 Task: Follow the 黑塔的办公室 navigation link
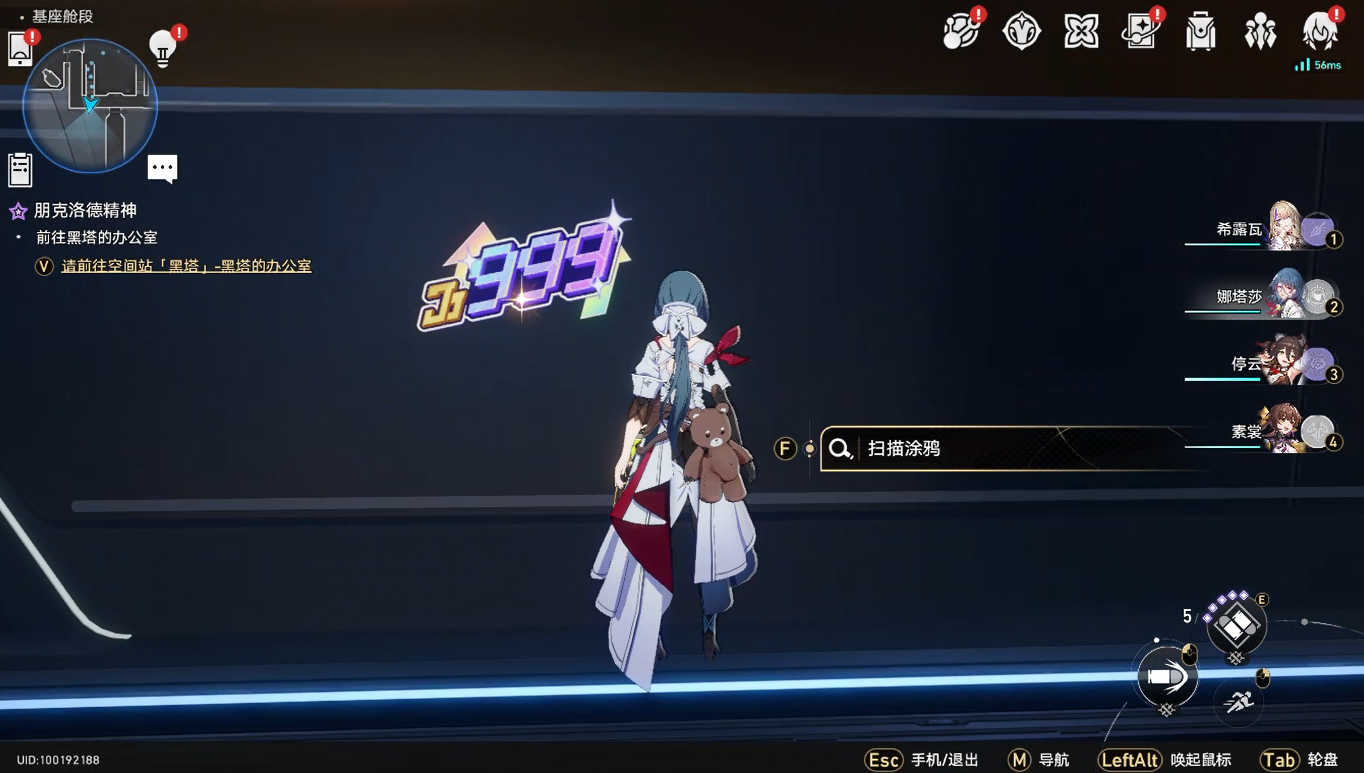tap(186, 266)
